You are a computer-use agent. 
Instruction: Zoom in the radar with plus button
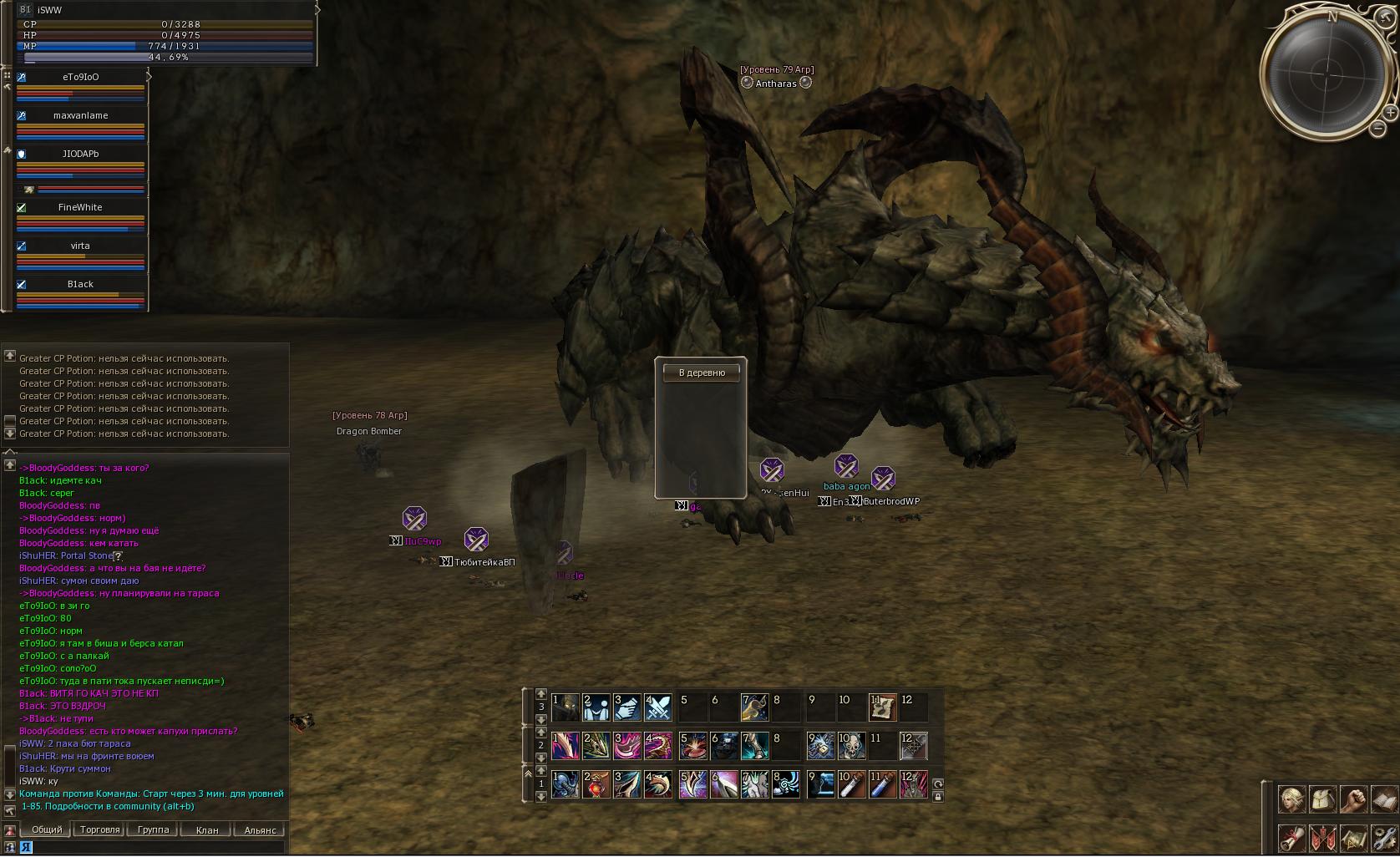(x=1390, y=112)
